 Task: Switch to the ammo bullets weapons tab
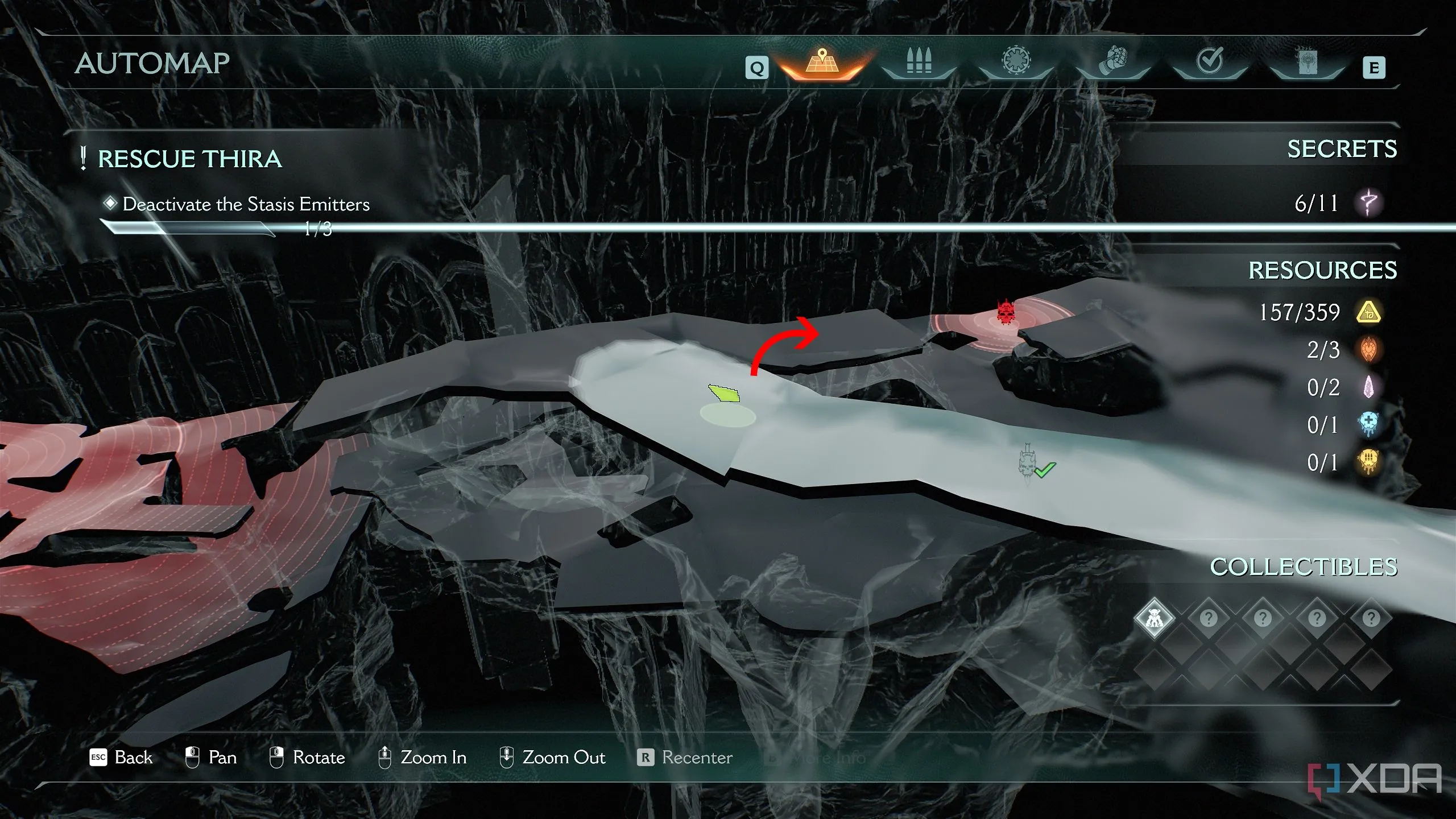click(x=919, y=61)
